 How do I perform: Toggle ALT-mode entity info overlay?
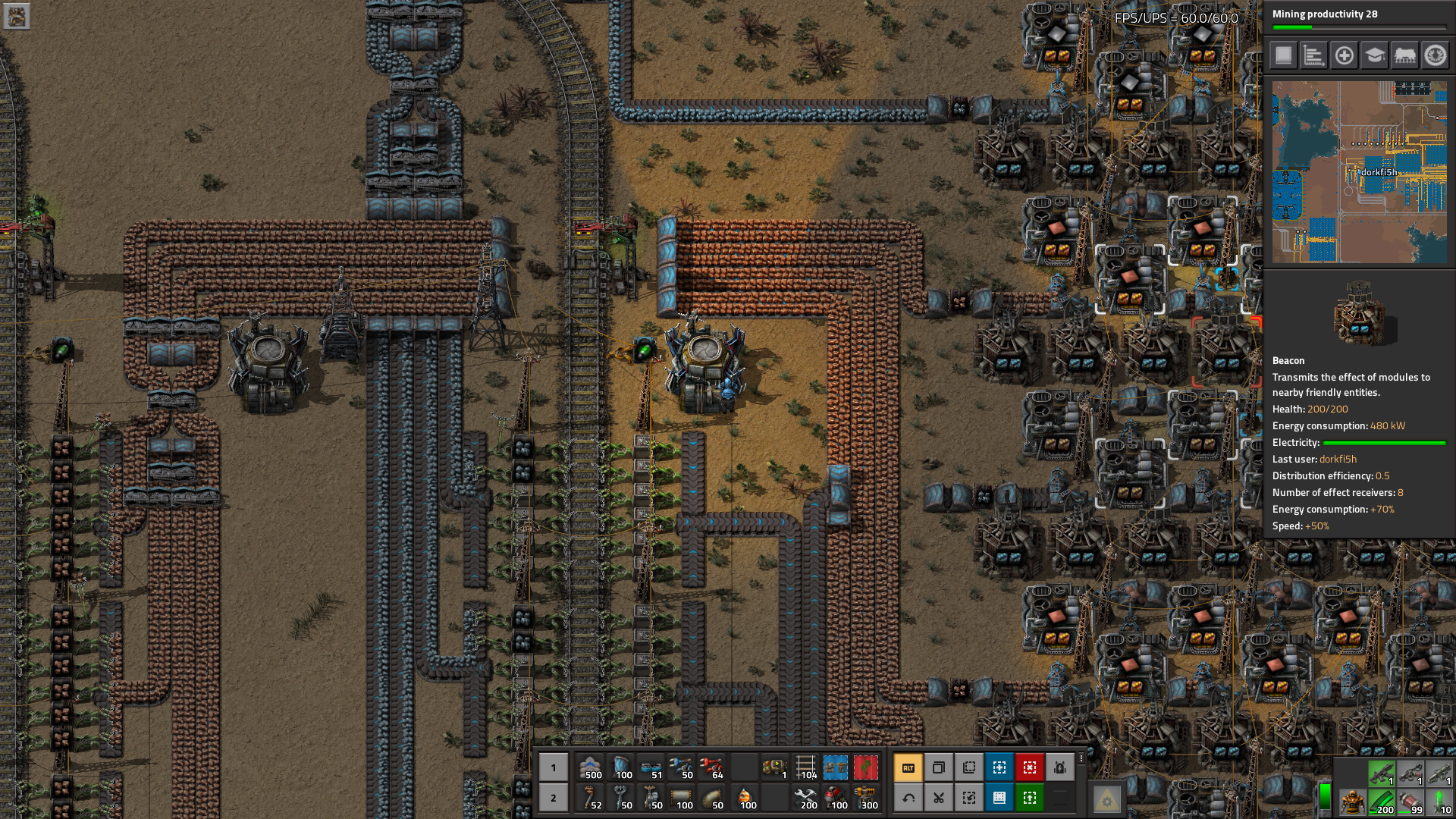coord(908,768)
